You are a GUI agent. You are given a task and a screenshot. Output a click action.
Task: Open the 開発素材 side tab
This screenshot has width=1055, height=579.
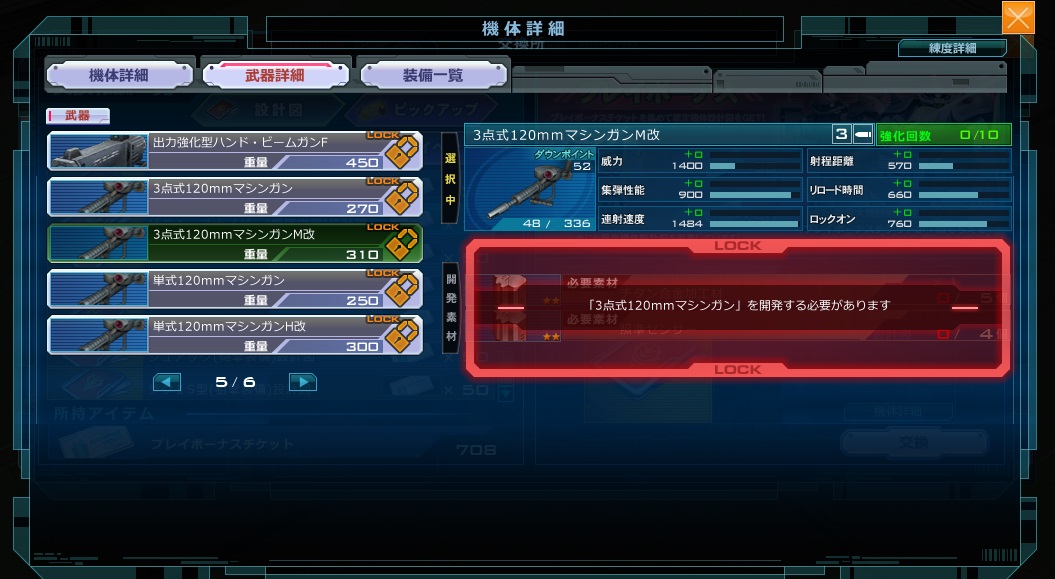pos(451,307)
